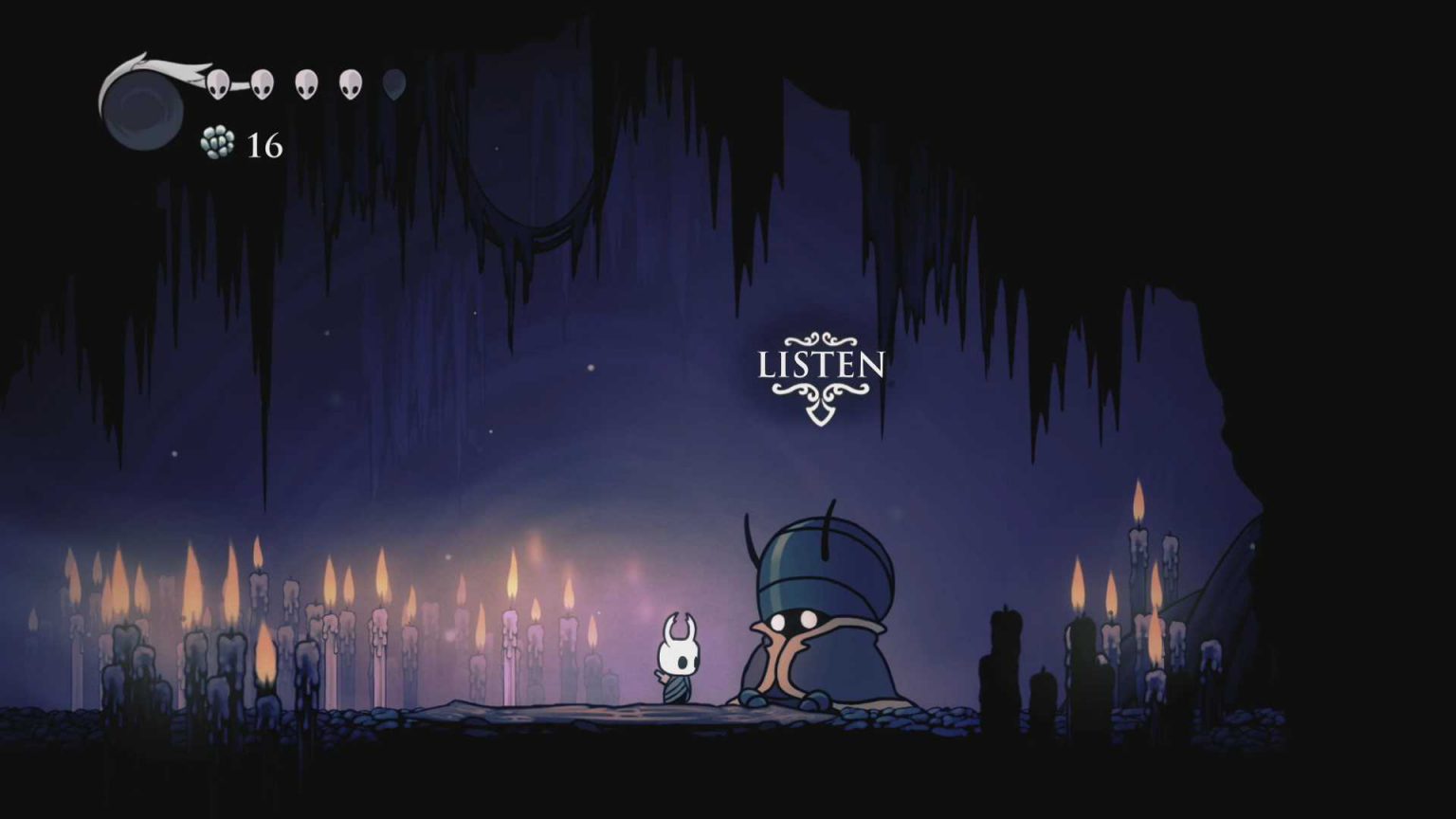Select the Geo count label 16
The width and height of the screenshot is (1456, 819).
click(264, 147)
